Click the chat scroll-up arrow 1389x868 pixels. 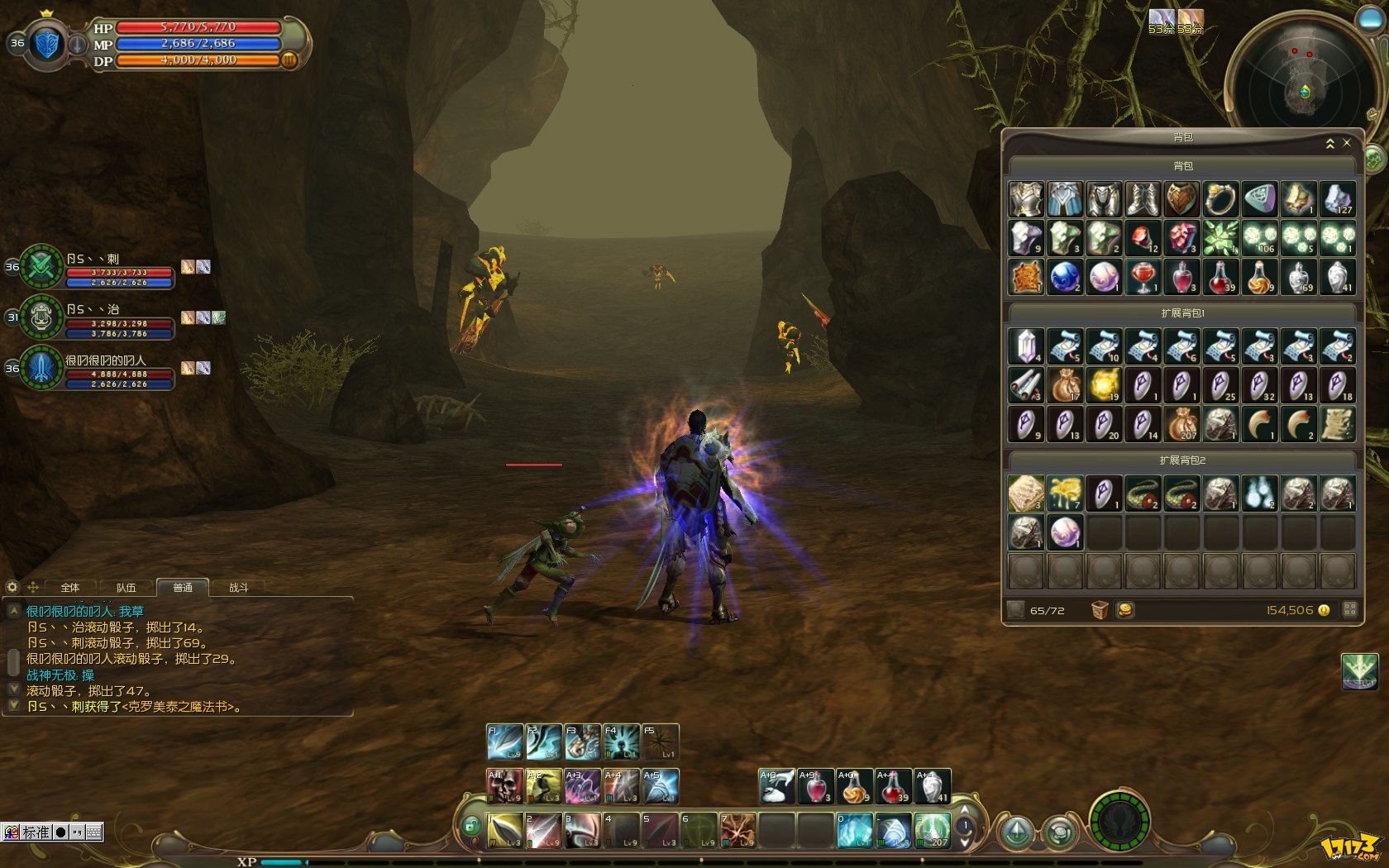pos(13,612)
